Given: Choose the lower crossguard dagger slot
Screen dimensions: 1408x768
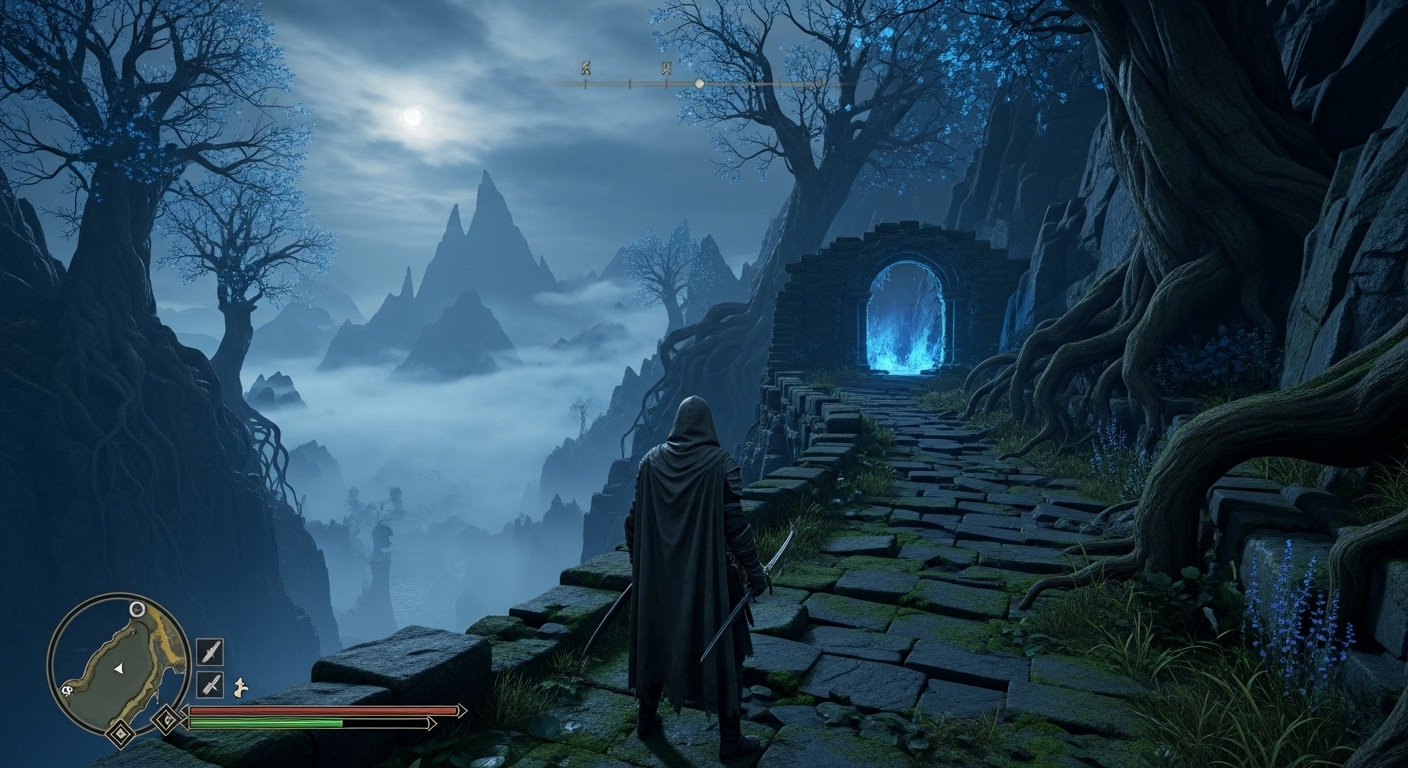Looking at the screenshot, I should [210, 684].
